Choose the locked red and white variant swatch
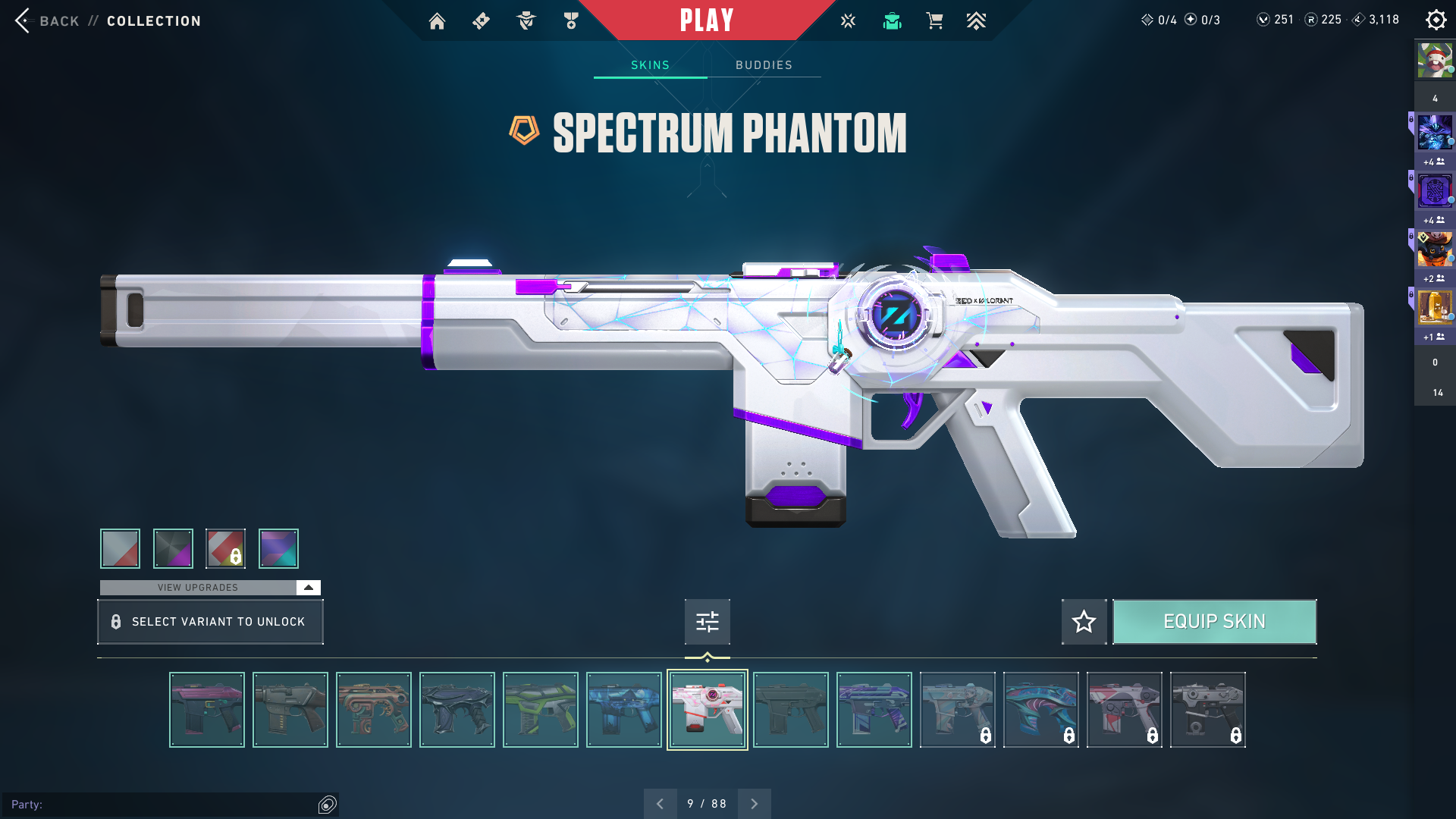Screen dimensions: 1456x819 coord(226,548)
